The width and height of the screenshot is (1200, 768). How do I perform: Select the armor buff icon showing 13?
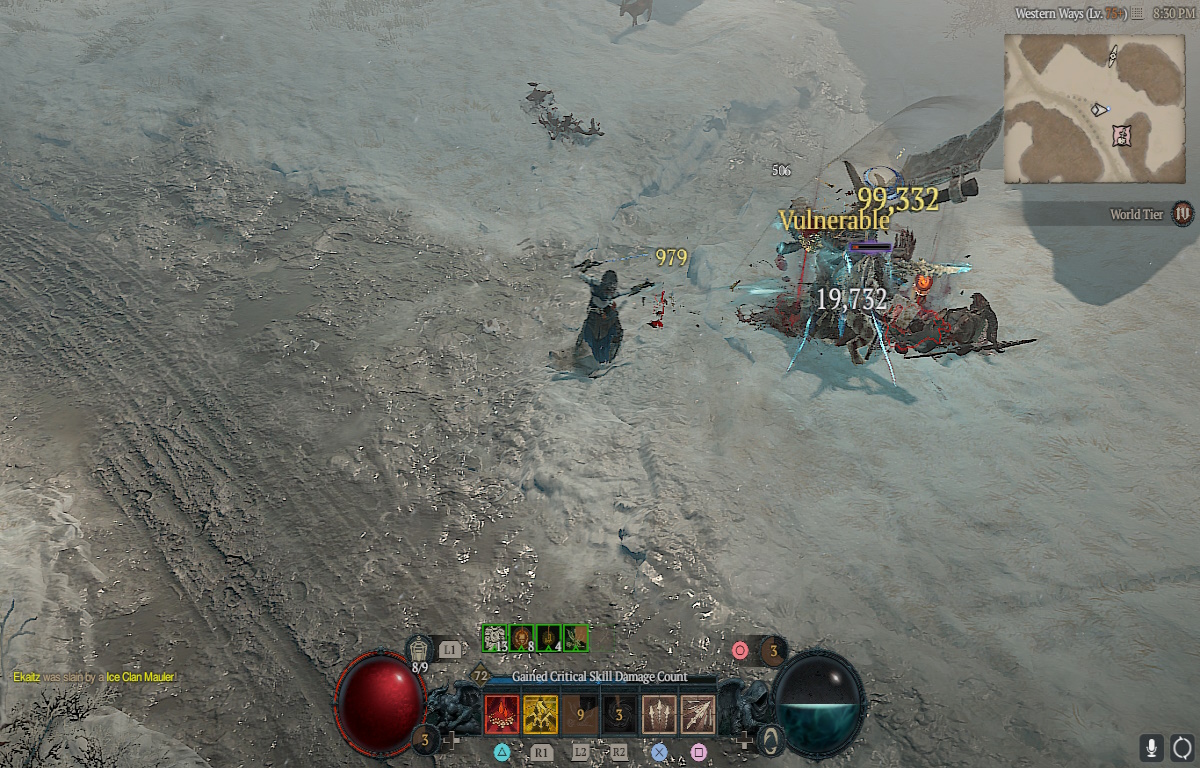(495, 637)
